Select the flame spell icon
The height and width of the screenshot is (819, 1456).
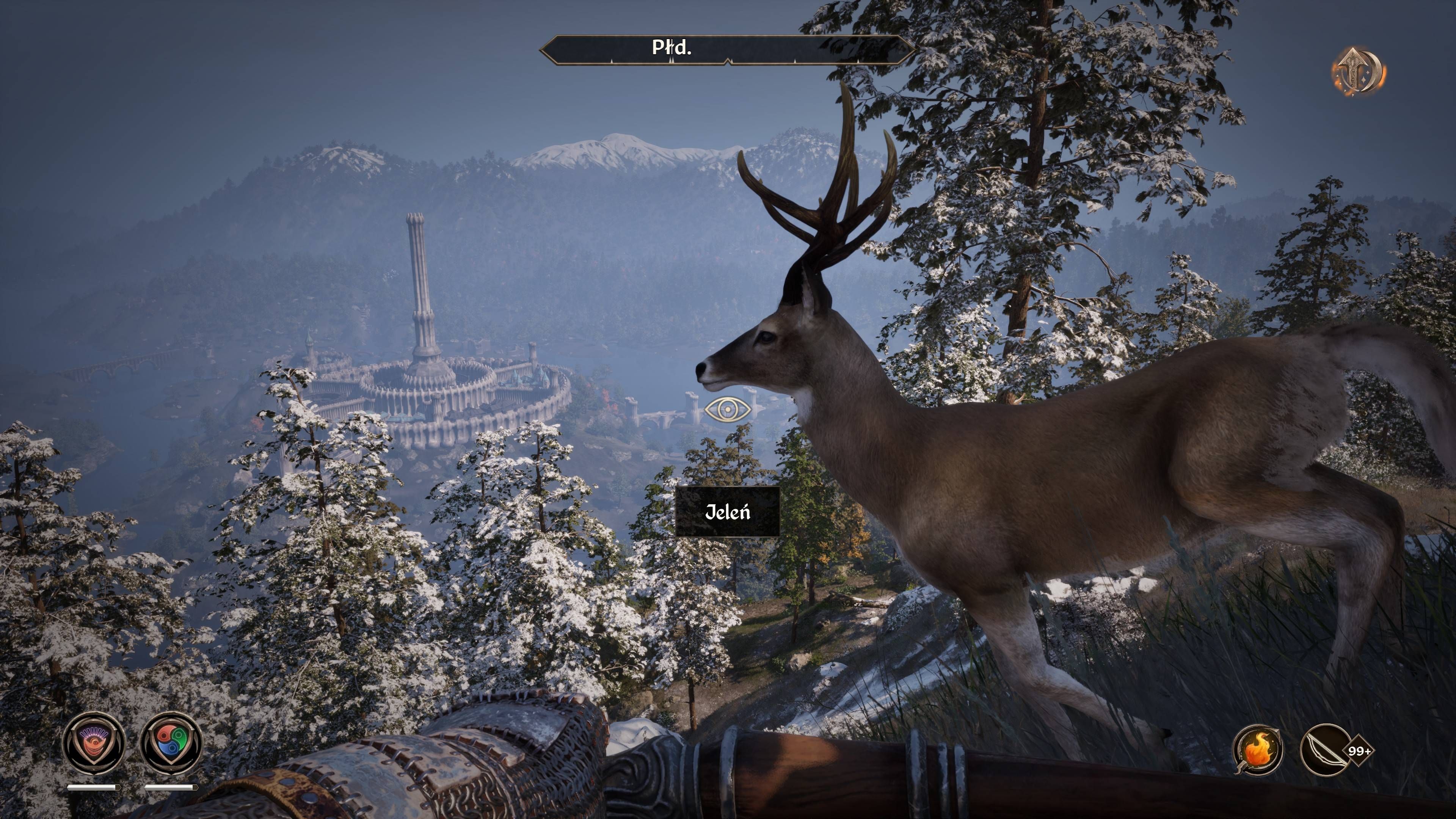(1258, 751)
